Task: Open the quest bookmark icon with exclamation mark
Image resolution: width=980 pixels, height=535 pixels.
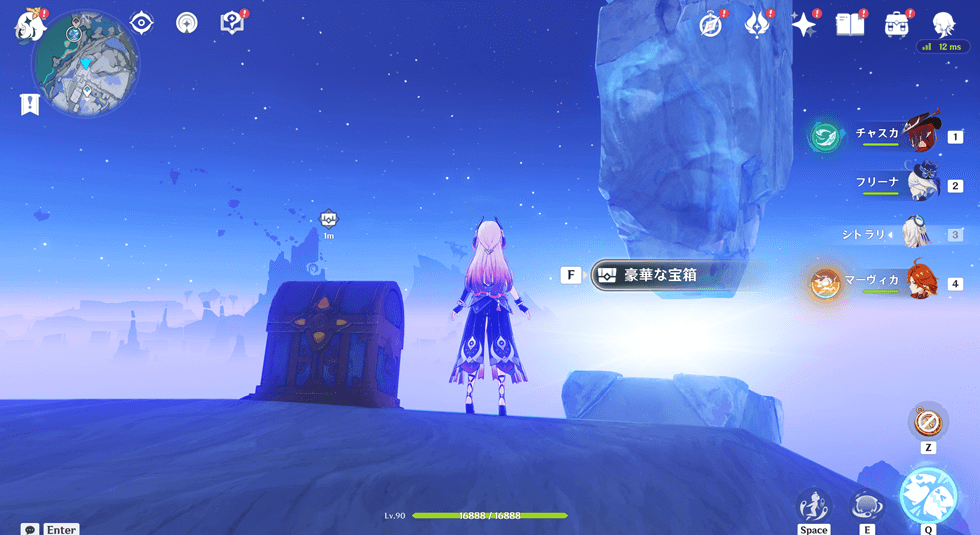Action: pos(29,103)
